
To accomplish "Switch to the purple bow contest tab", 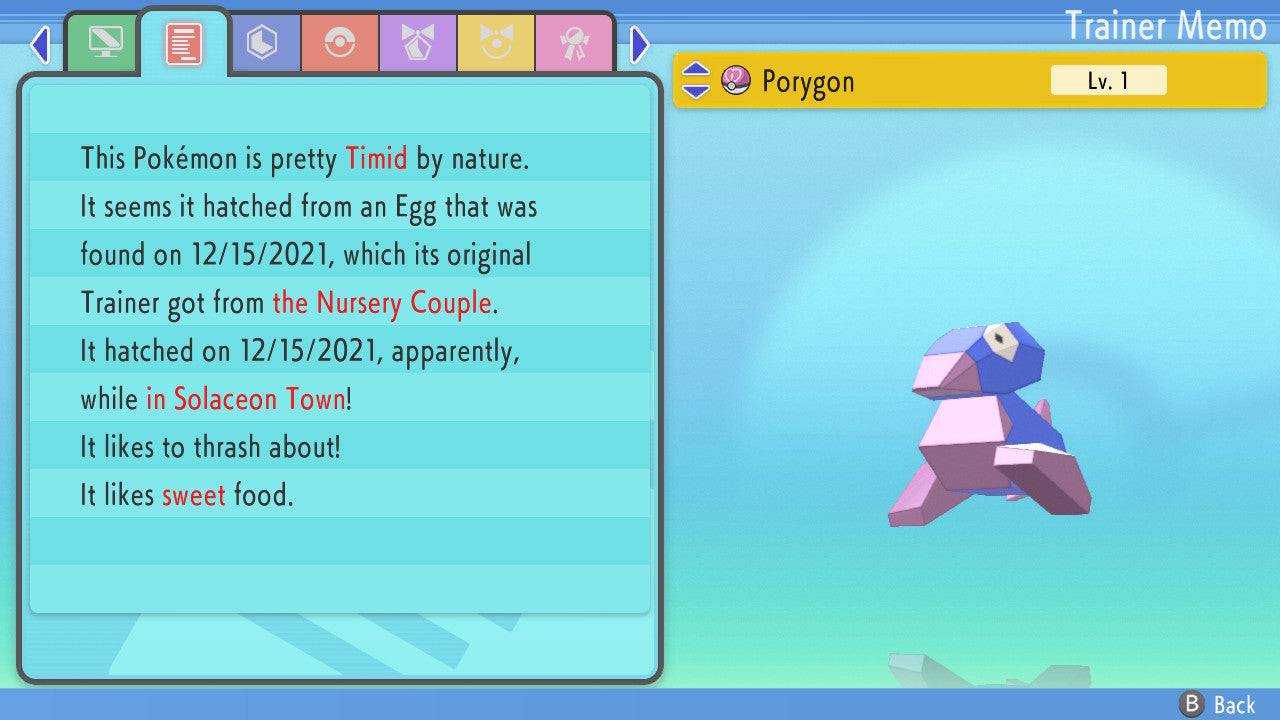I will (x=418, y=43).
